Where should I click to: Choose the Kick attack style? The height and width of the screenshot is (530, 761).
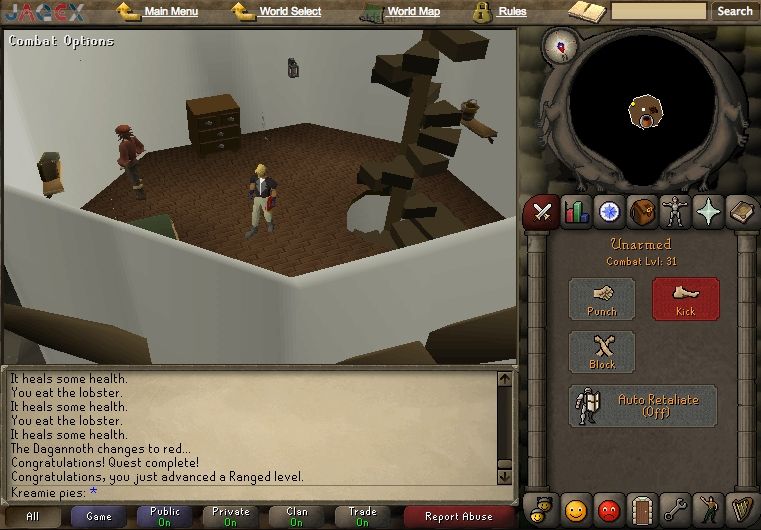(685, 299)
